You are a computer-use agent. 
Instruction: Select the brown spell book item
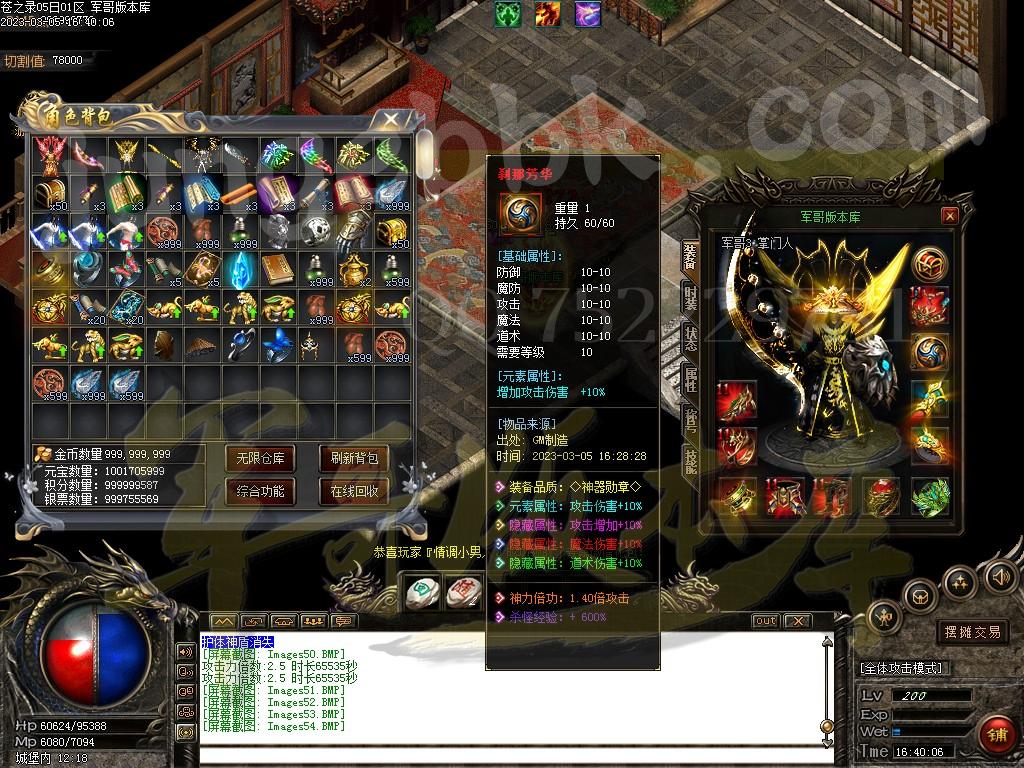[277, 268]
